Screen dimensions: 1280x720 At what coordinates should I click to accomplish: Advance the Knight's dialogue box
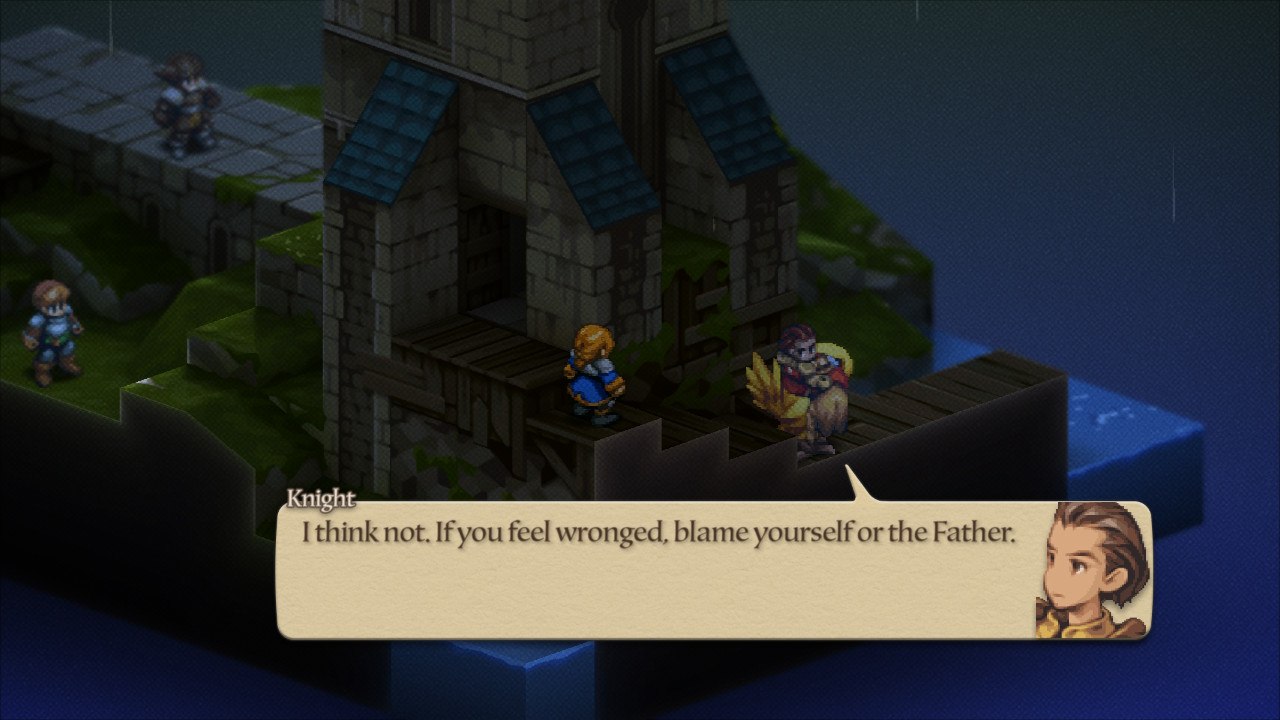pyautogui.click(x=660, y=570)
